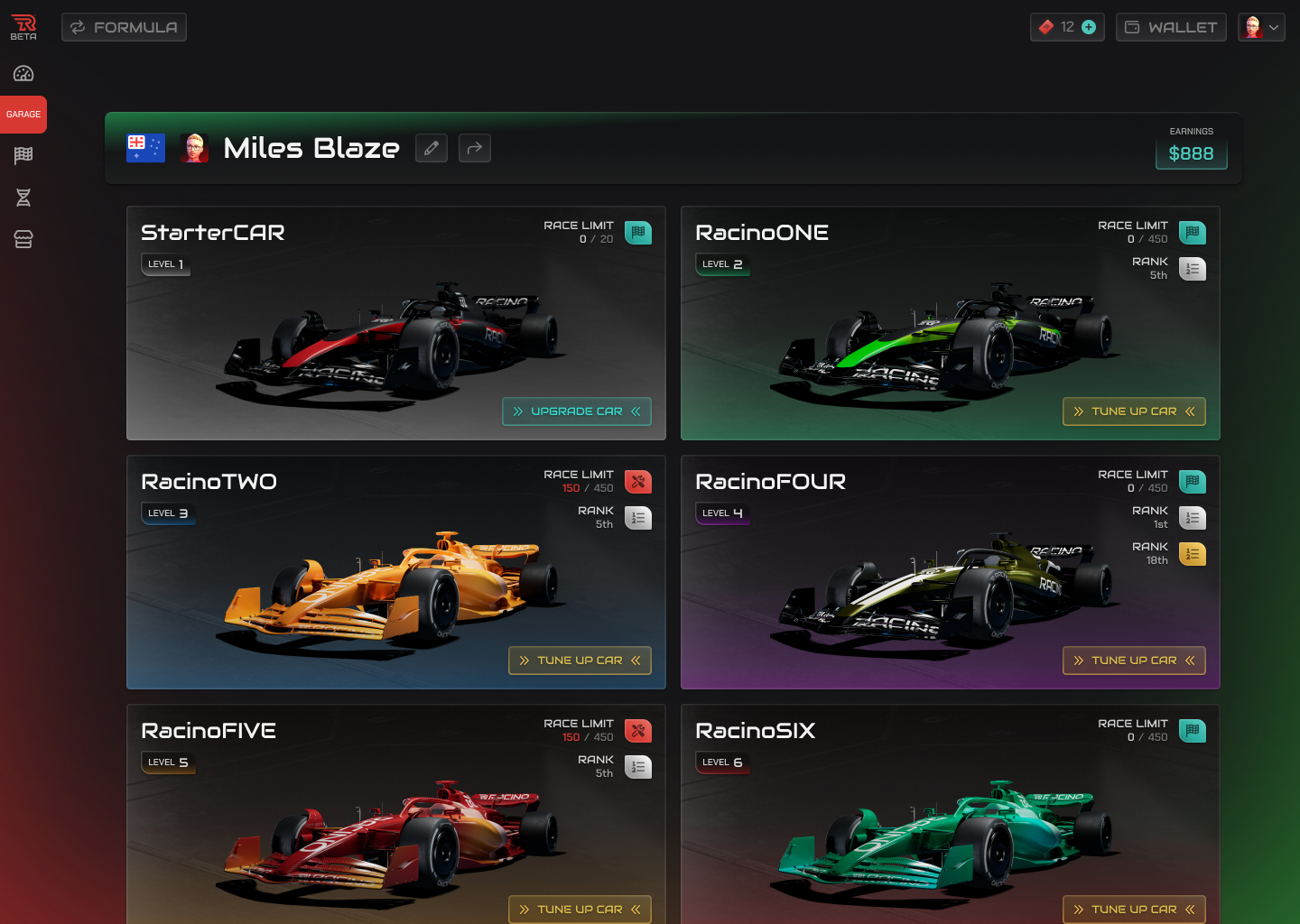Open the shop storefront sidebar icon
This screenshot has width=1300, height=924.
[x=23, y=239]
